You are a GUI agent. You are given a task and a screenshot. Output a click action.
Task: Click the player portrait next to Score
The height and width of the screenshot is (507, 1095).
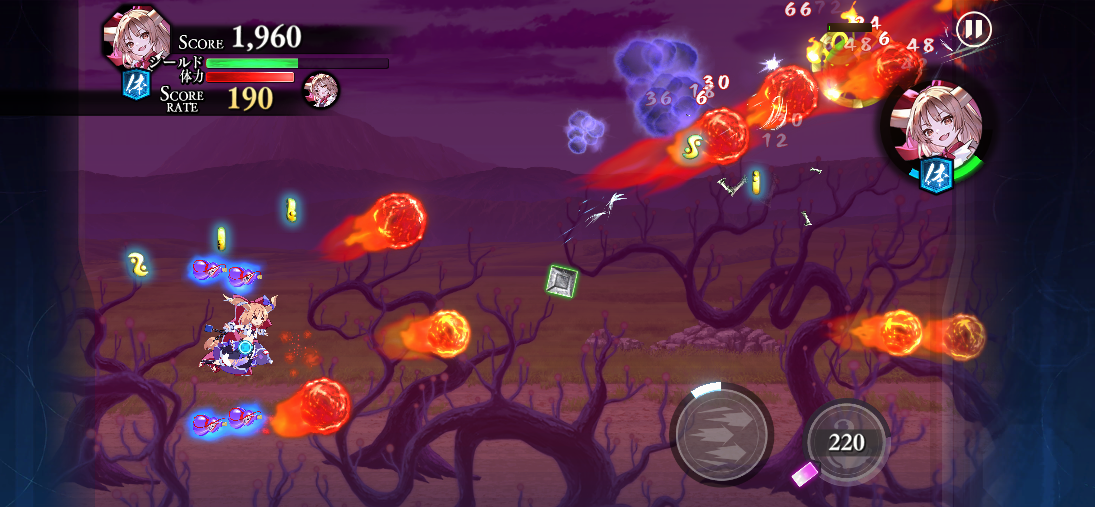(135, 38)
